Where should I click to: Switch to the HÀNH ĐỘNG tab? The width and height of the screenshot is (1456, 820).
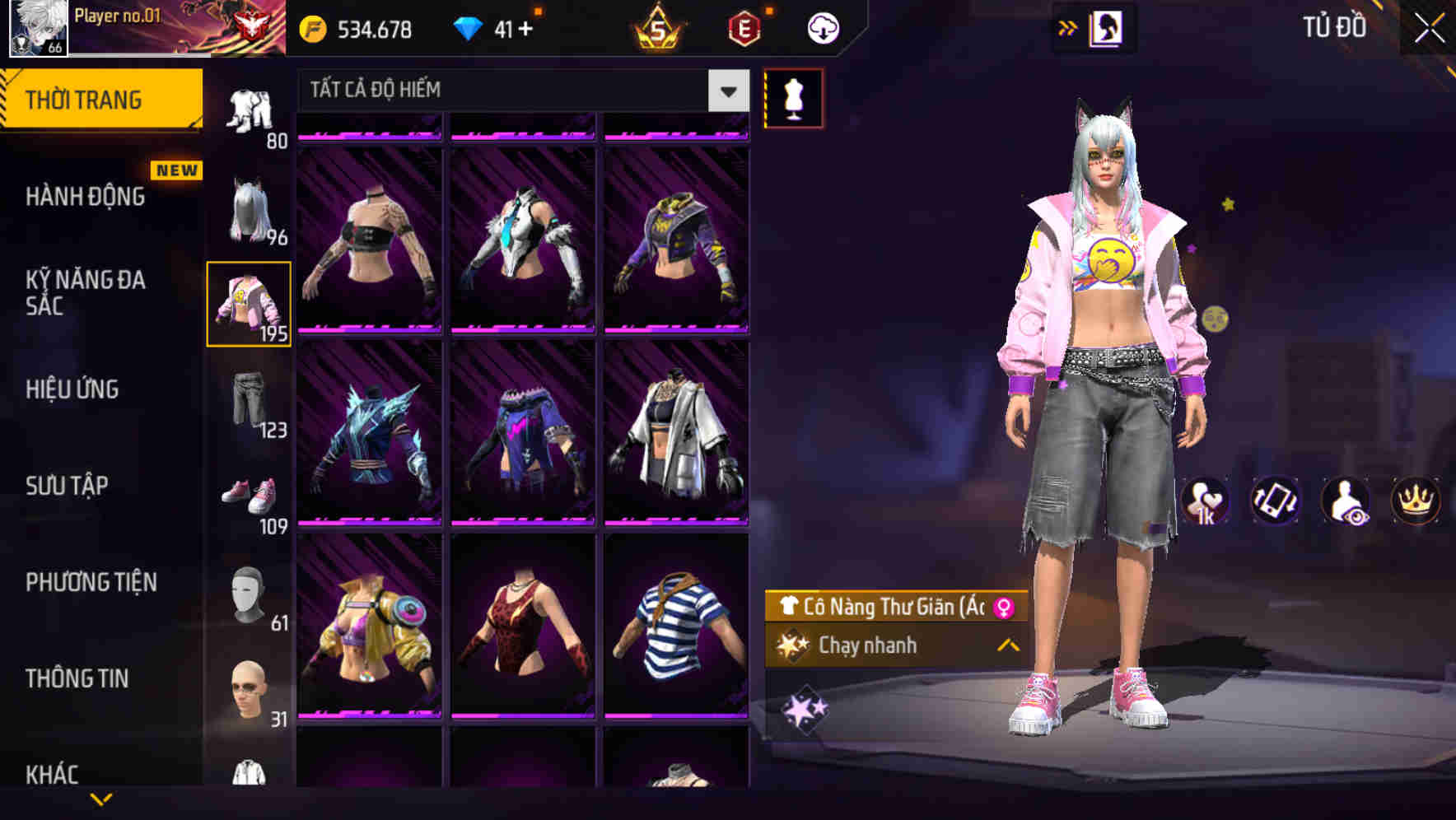(82, 198)
